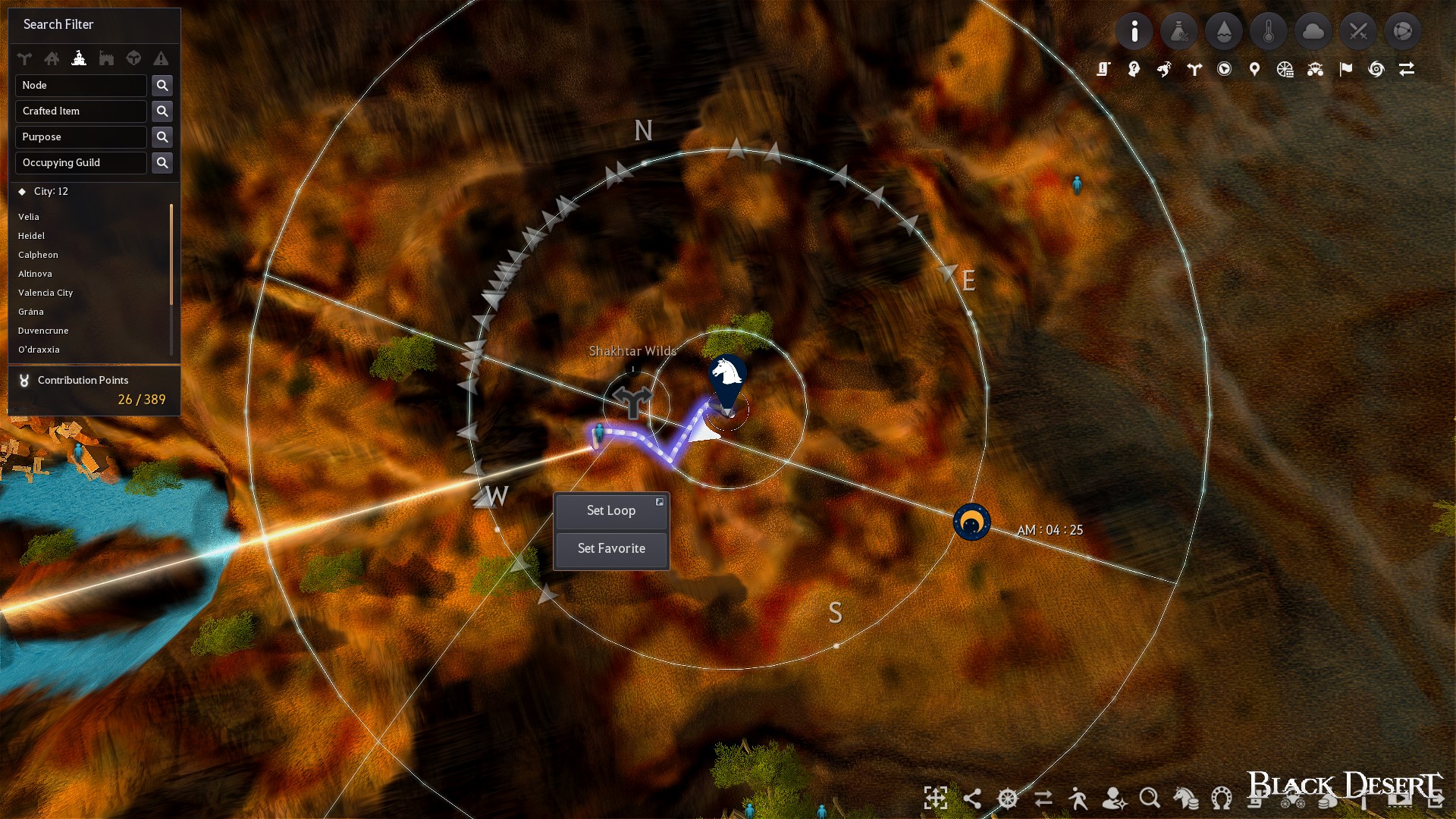Screen dimensions: 1456x819
Task: Click inside the Occupying Guild input field
Action: [x=80, y=162]
